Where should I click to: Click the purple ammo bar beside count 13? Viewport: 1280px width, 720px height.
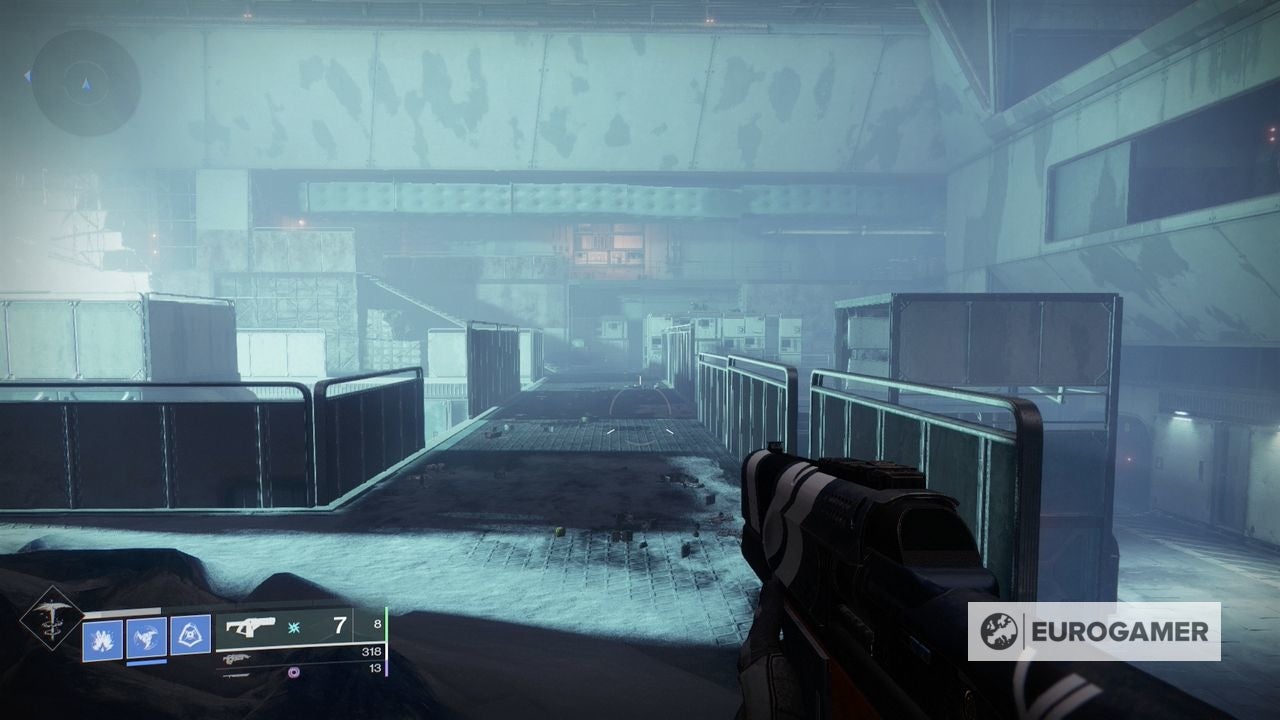point(387,669)
